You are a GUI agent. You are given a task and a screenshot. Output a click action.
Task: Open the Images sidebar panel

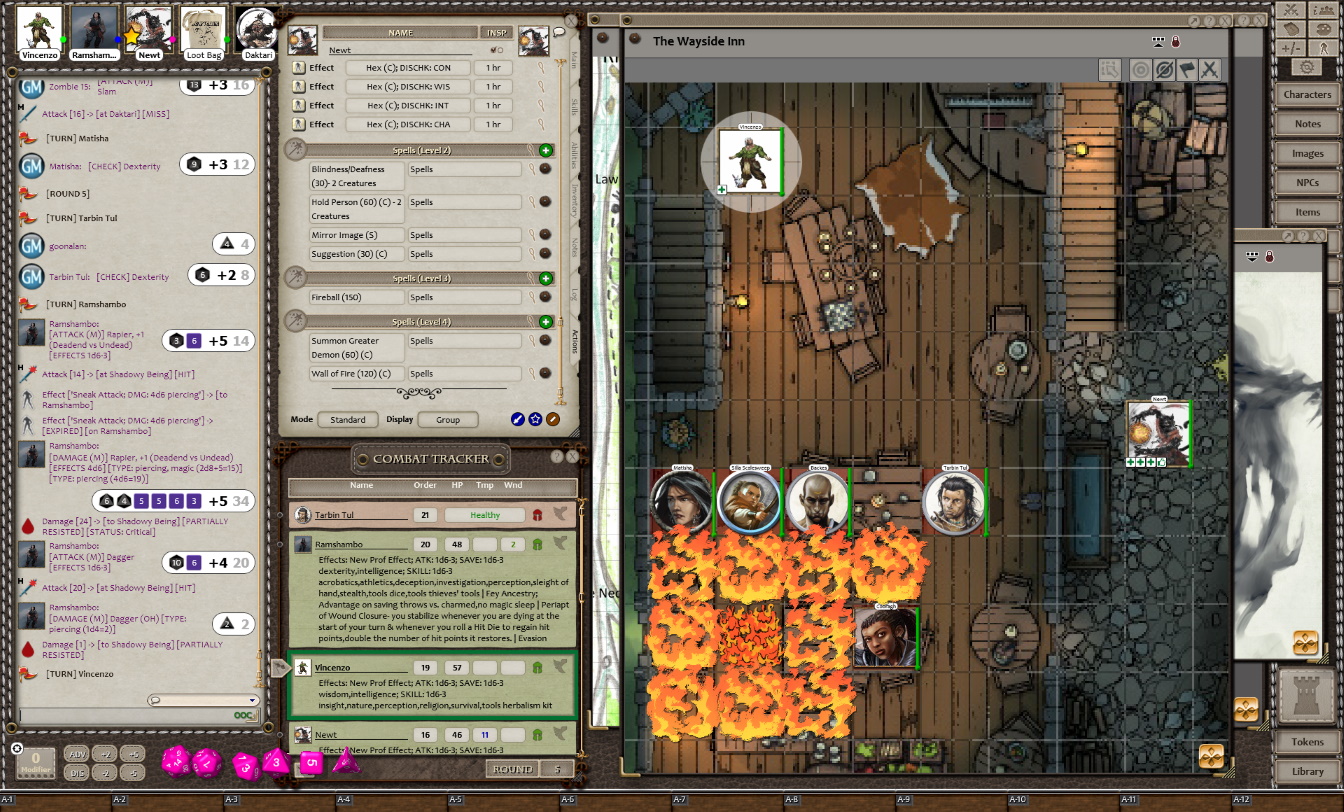pyautogui.click(x=1307, y=154)
